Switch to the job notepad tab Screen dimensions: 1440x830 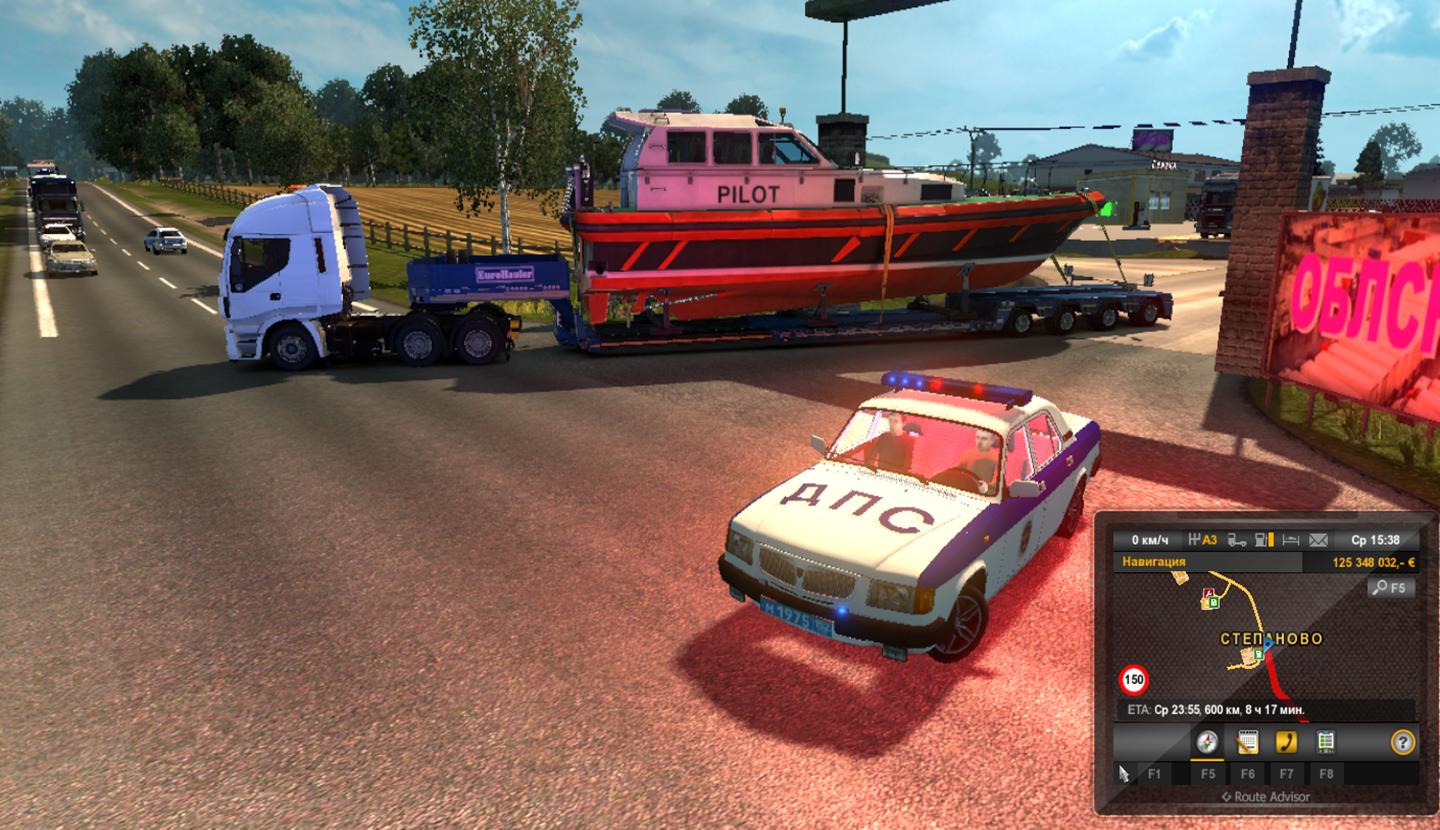tap(1247, 742)
